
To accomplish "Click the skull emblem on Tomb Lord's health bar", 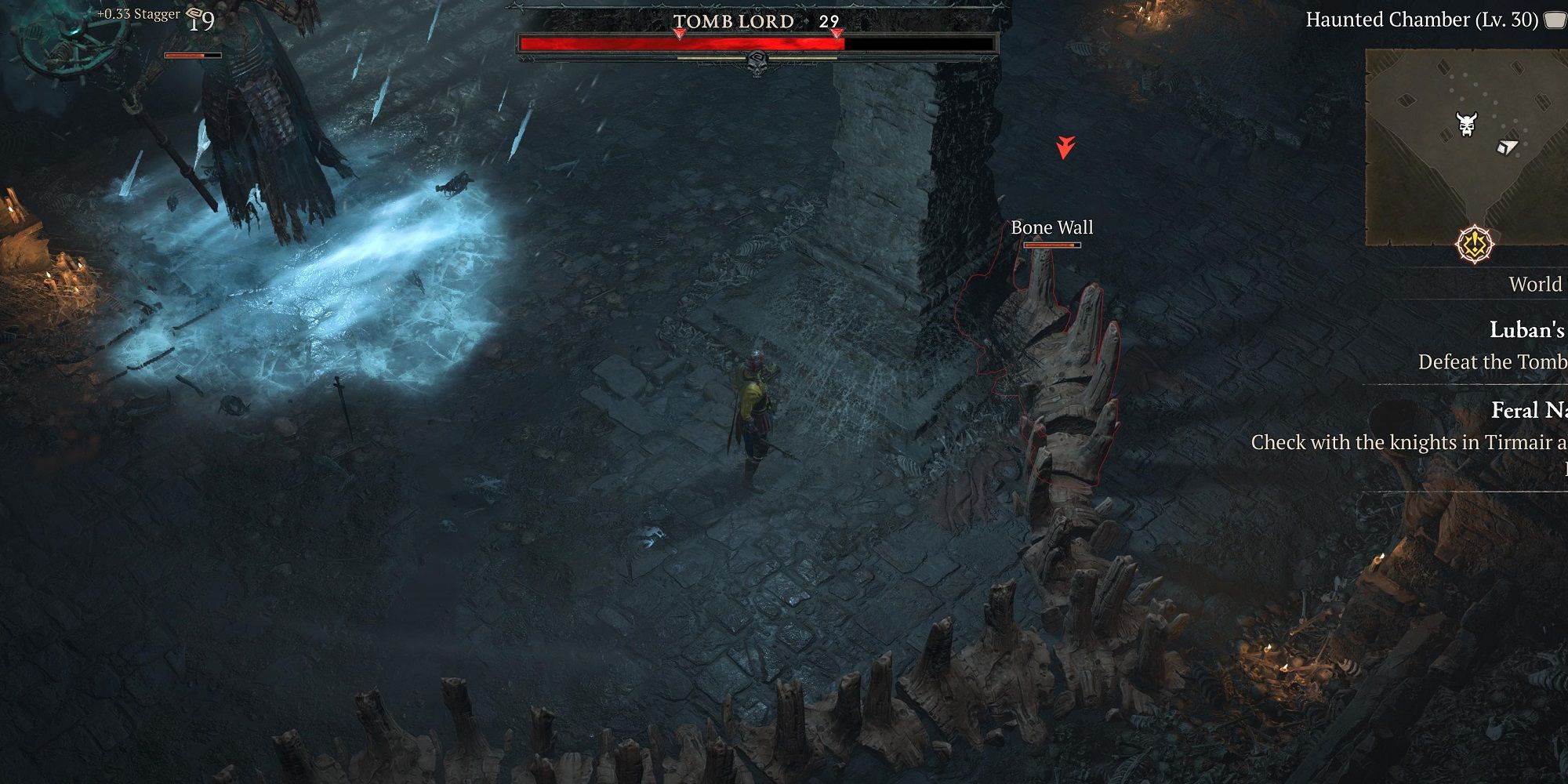I will point(756,64).
